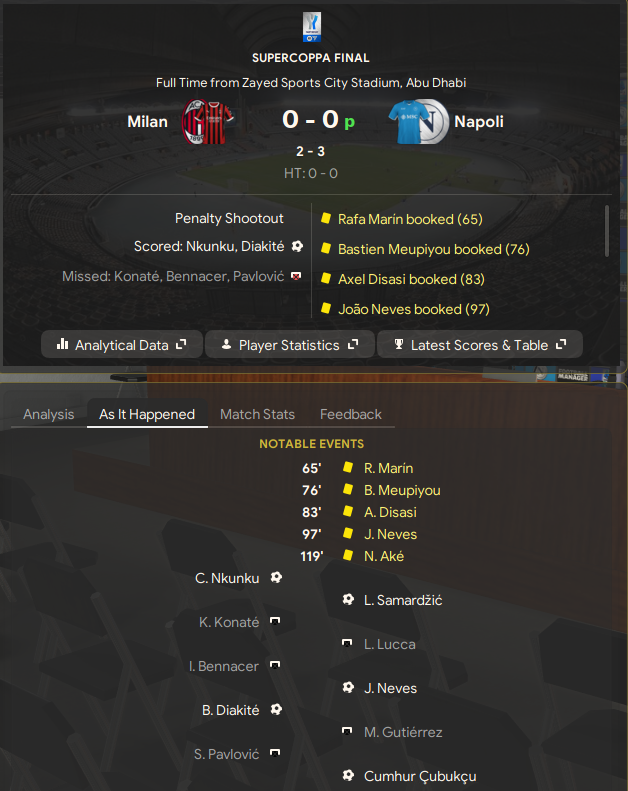This screenshot has width=628, height=791.
Task: Open the Feedback tab
Action: pyautogui.click(x=351, y=414)
